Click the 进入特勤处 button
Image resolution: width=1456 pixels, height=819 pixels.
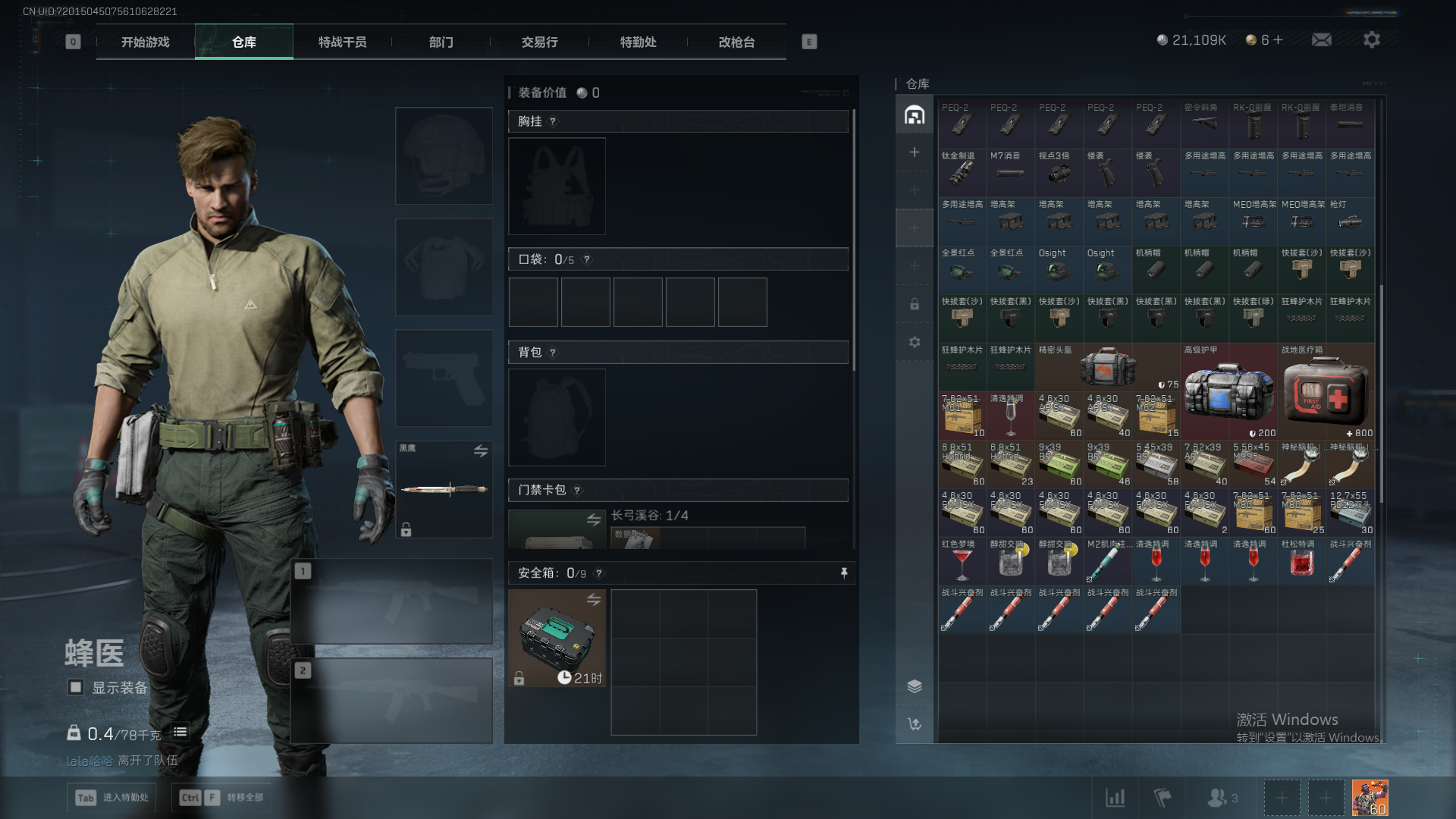point(111,797)
